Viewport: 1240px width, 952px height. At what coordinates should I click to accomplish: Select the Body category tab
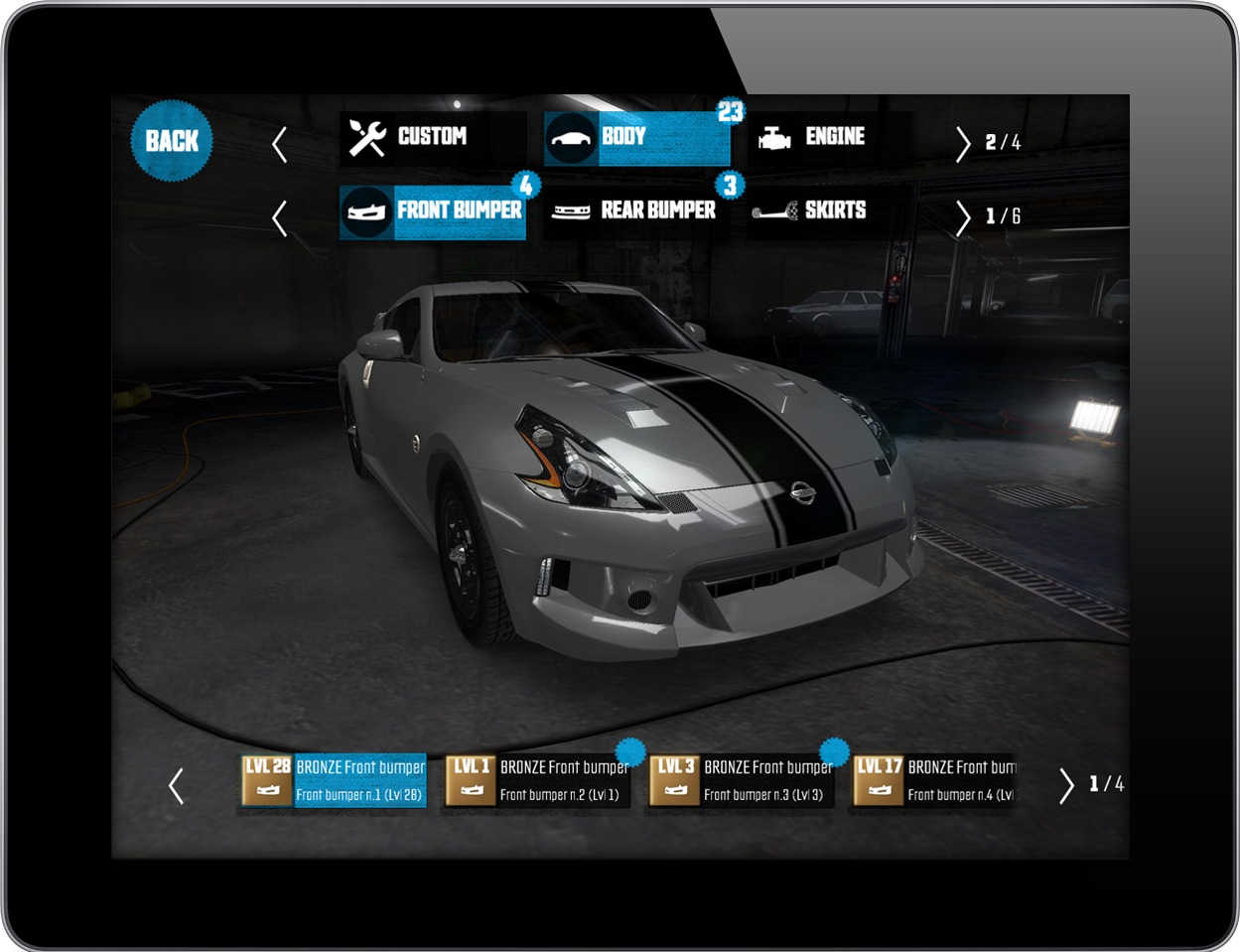coord(636,138)
